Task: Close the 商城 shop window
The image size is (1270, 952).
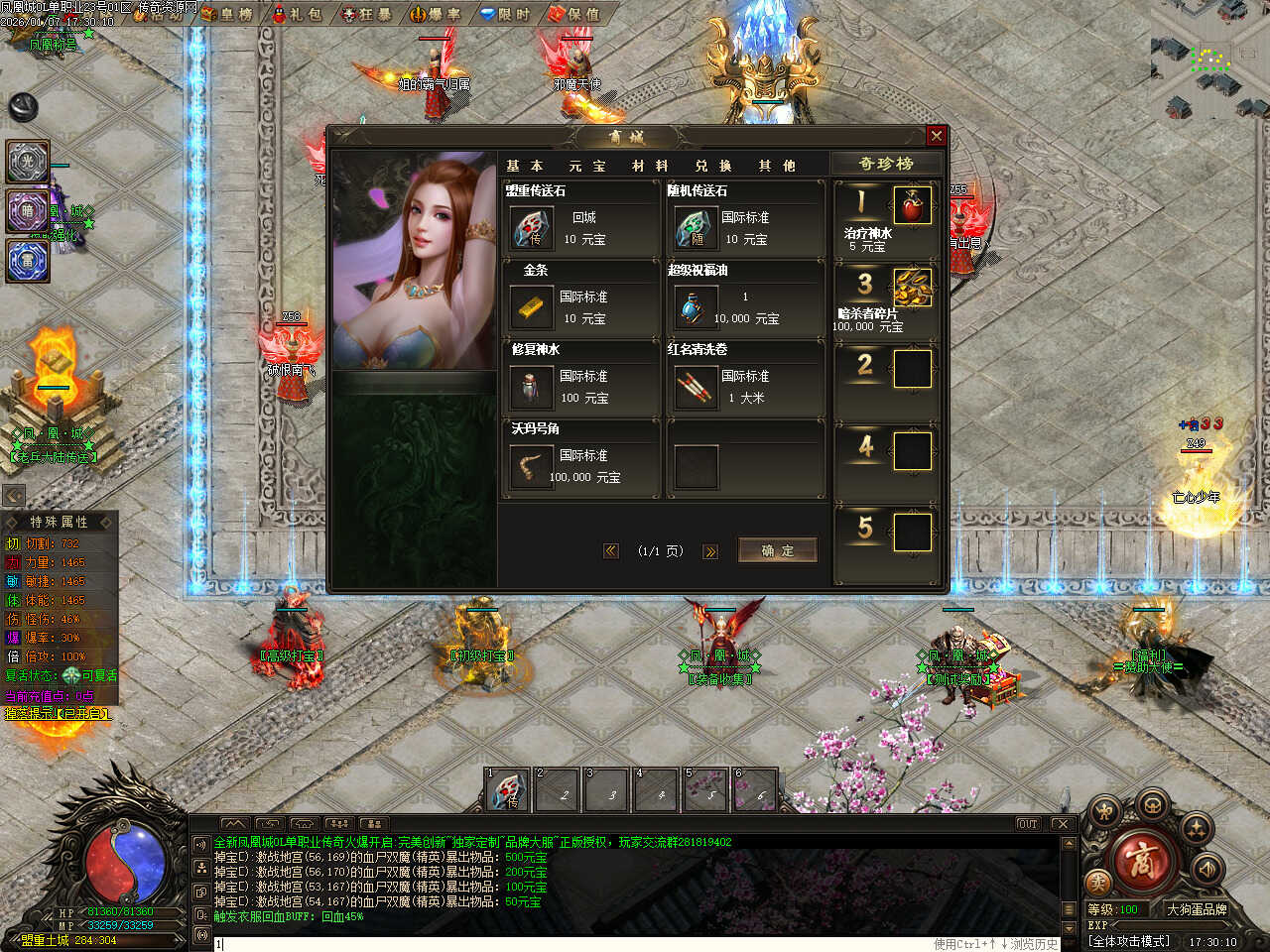Action: (936, 136)
